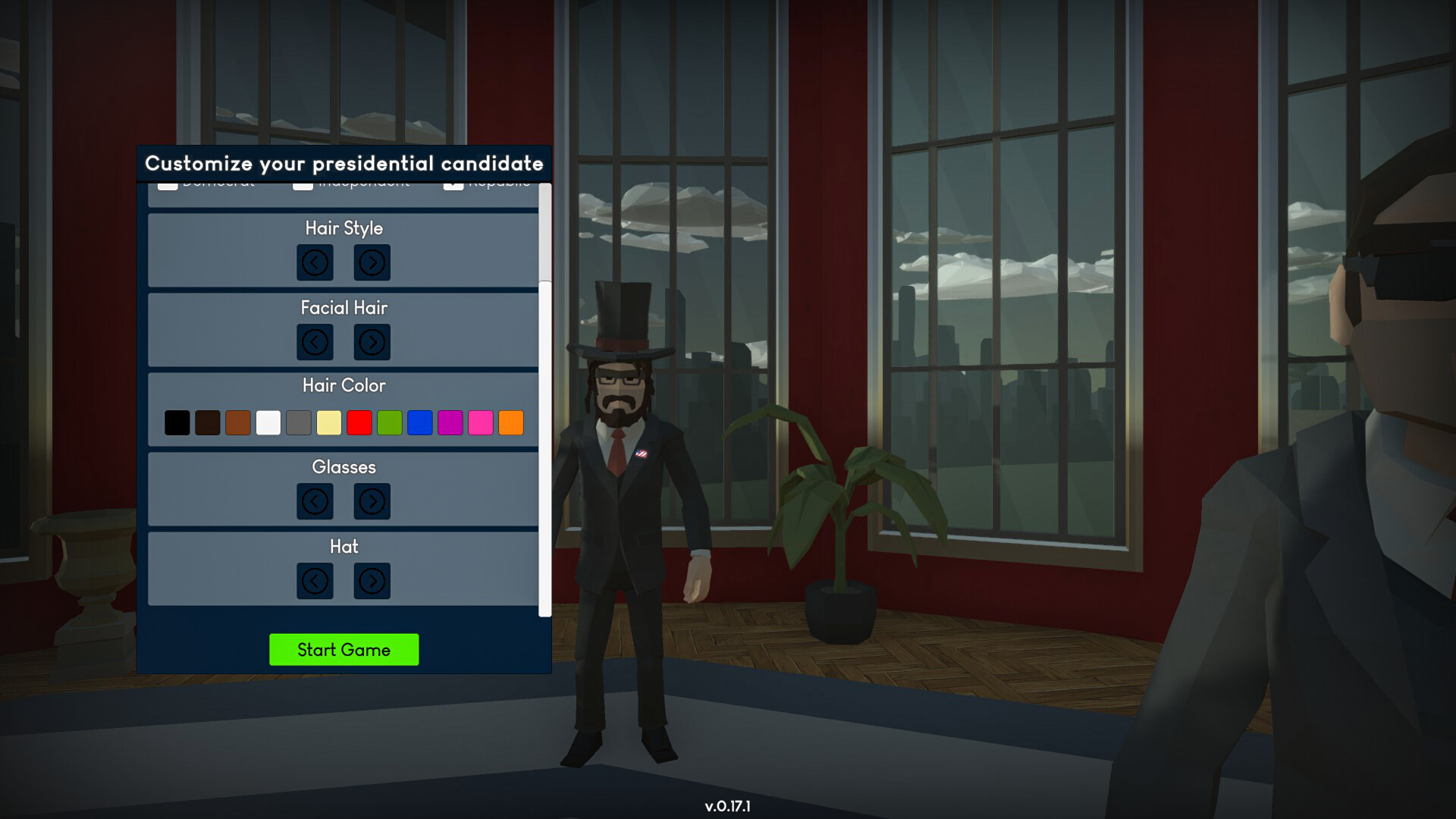Image resolution: width=1456 pixels, height=819 pixels.
Task: Click the next Hair Style arrow
Action: point(372,262)
